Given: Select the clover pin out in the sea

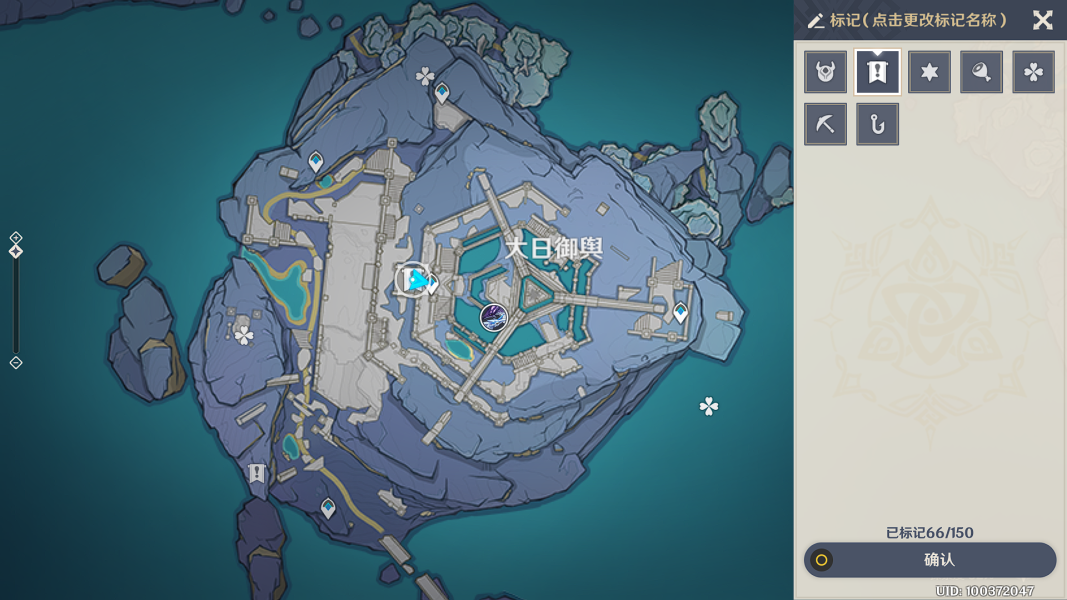Looking at the screenshot, I should [709, 406].
